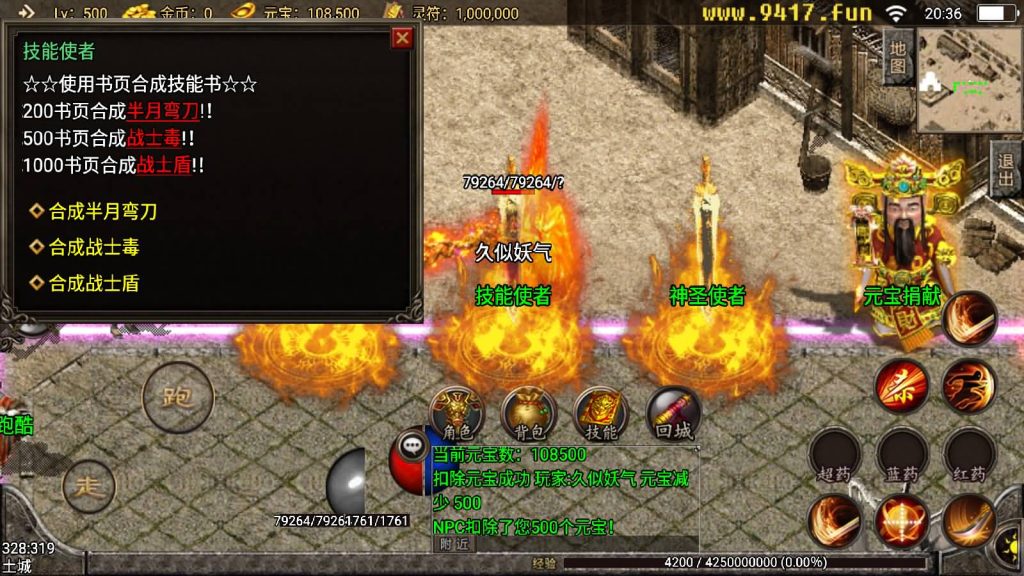Screen dimensions: 1024x576
Task: Switch to the 附近 chat channel
Action: point(454,544)
